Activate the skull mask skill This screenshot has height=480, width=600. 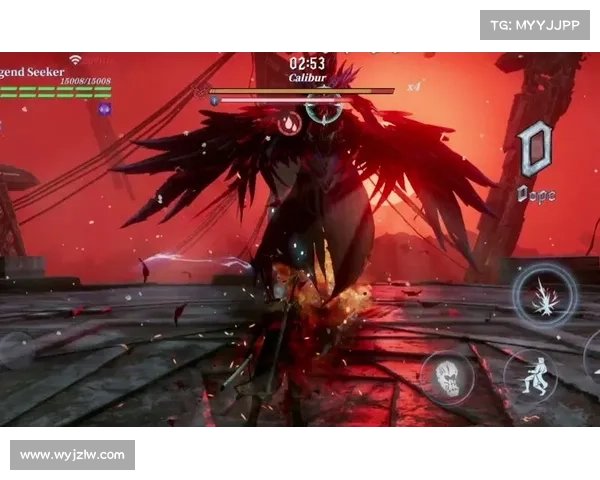447,377
